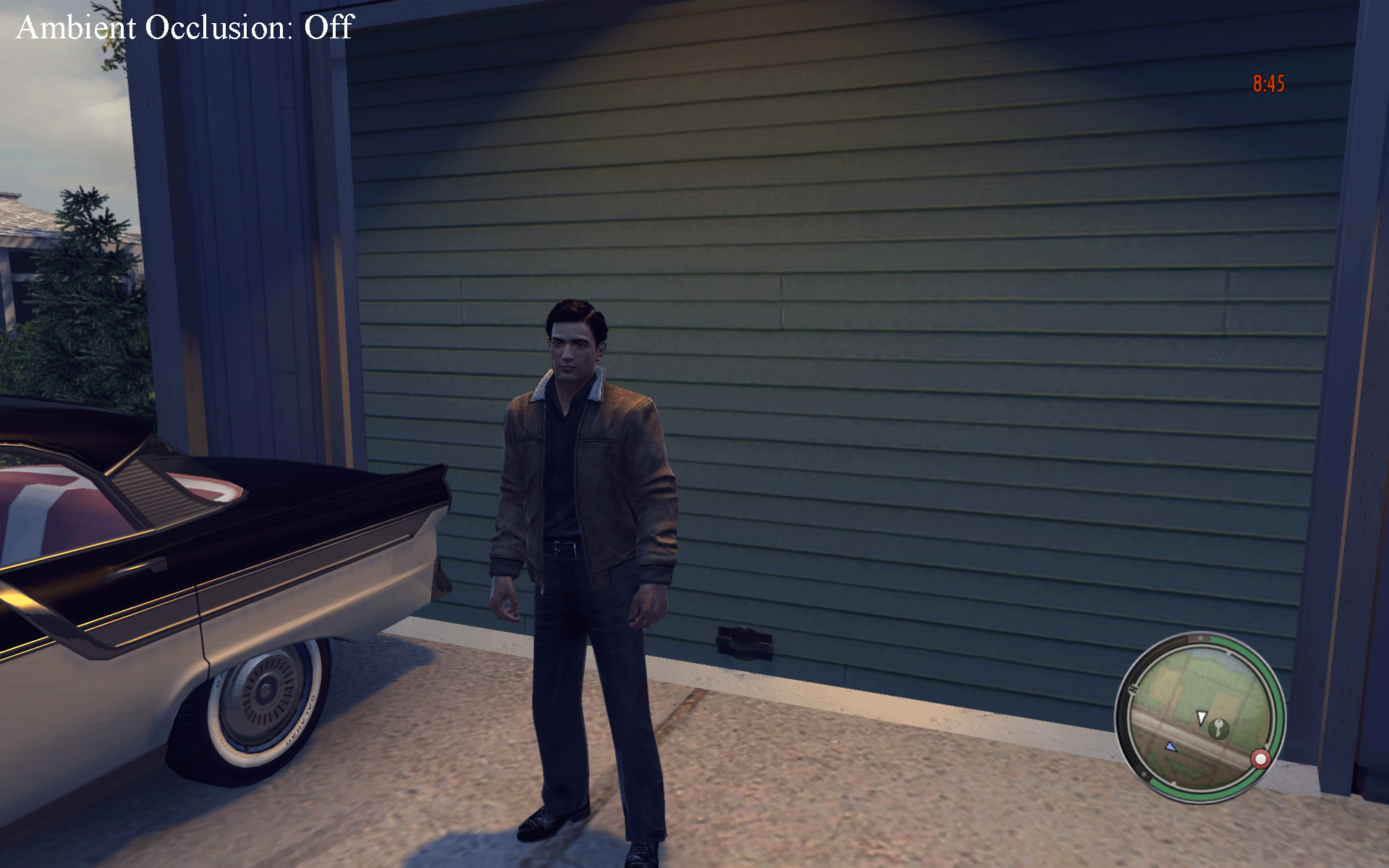Viewport: 1389px width, 868px height.
Task: Select the blue triangle marker on minimap
Action: (x=1171, y=746)
